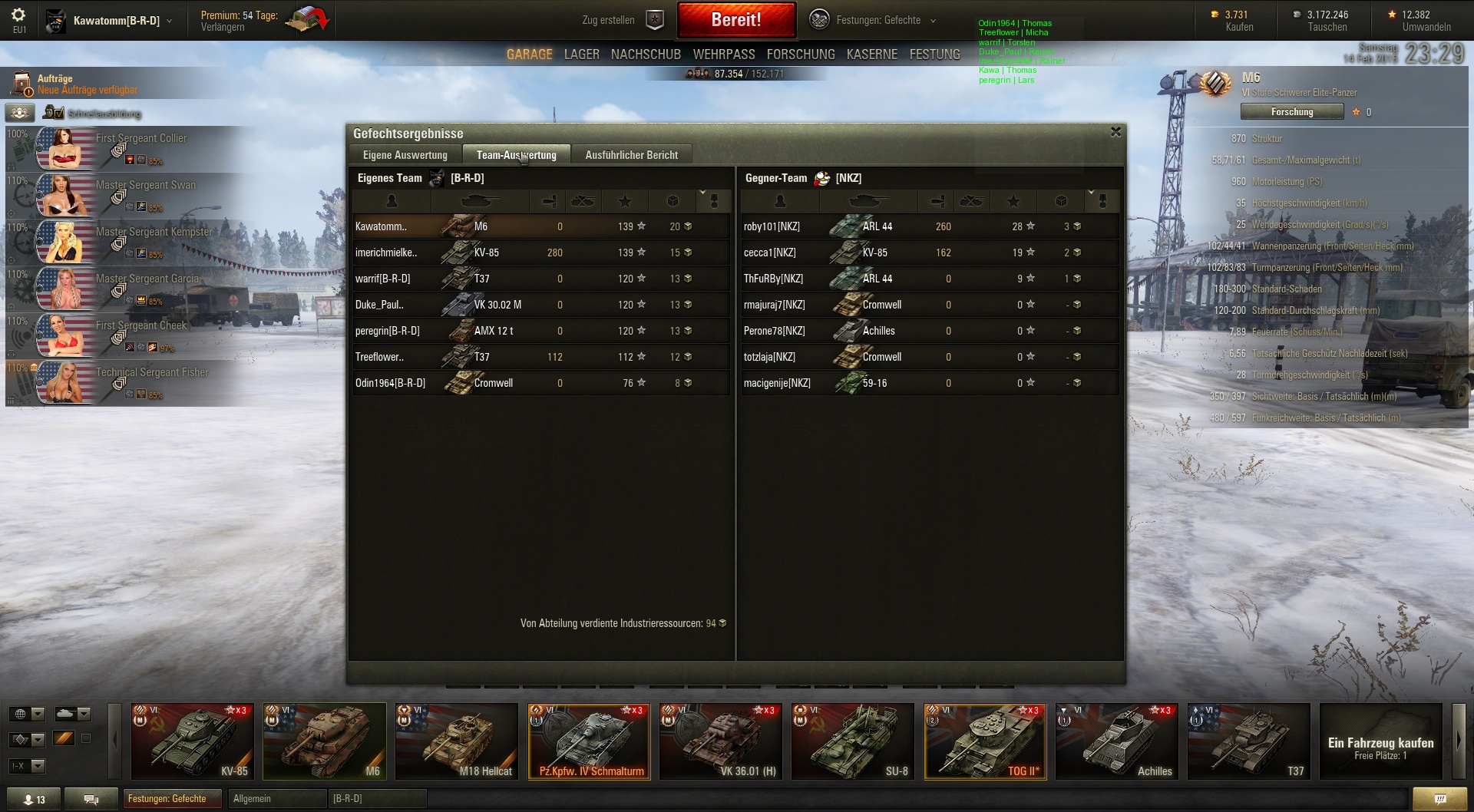Image resolution: width=1474 pixels, height=812 pixels.
Task: Click Zug erstellen platoon button
Action: tap(622, 21)
